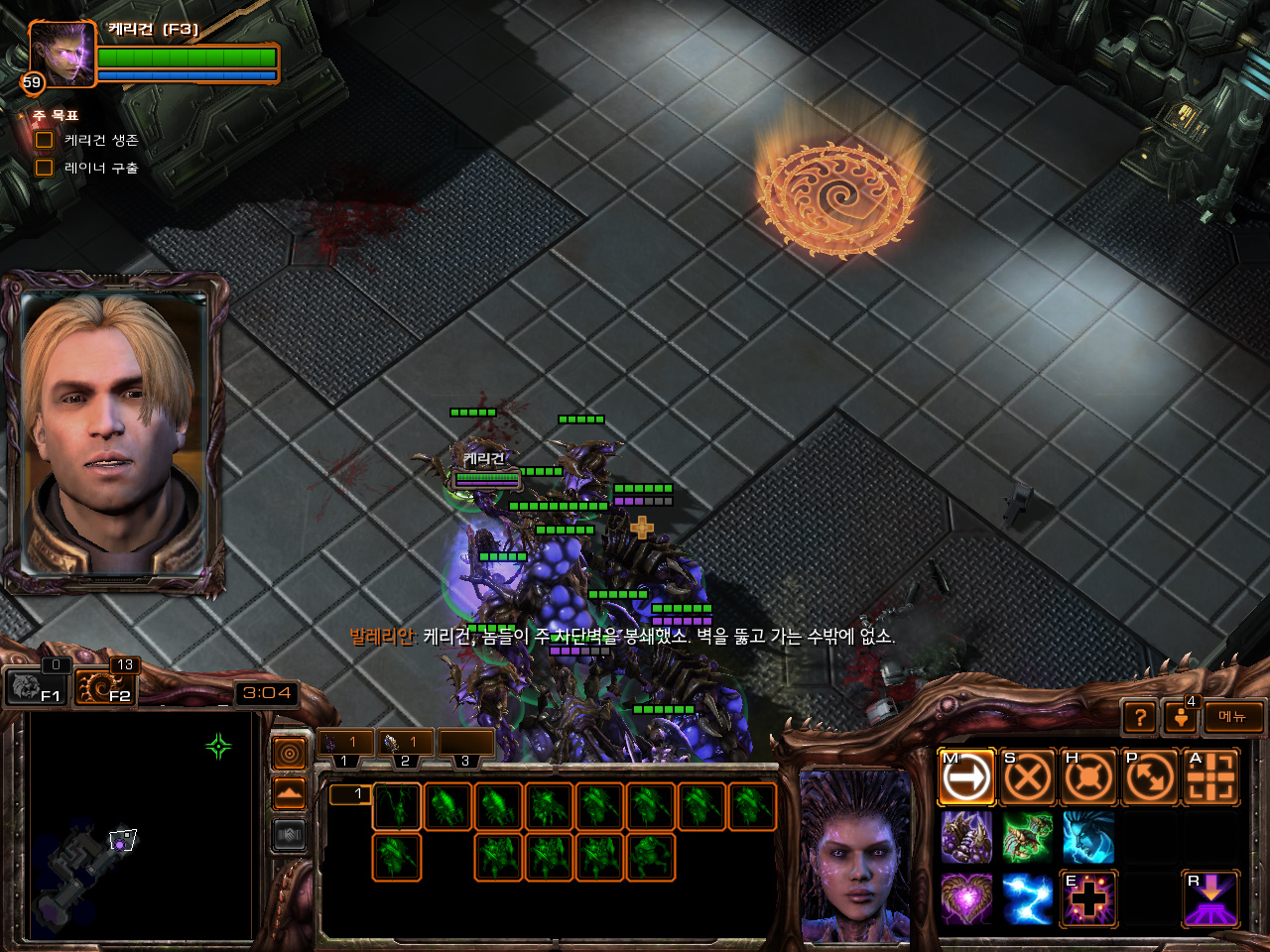Select the Patrol command
The width and height of the screenshot is (1270, 952).
[1150, 777]
